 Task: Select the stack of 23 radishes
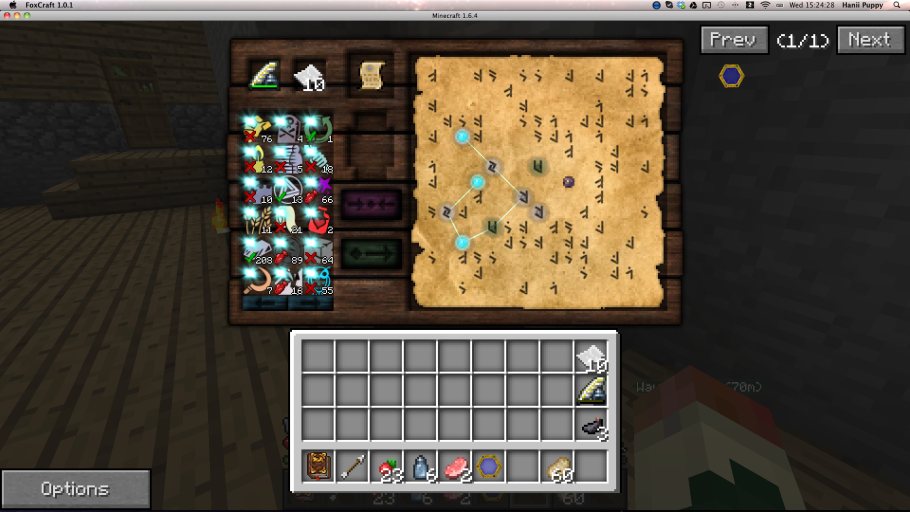coord(388,466)
